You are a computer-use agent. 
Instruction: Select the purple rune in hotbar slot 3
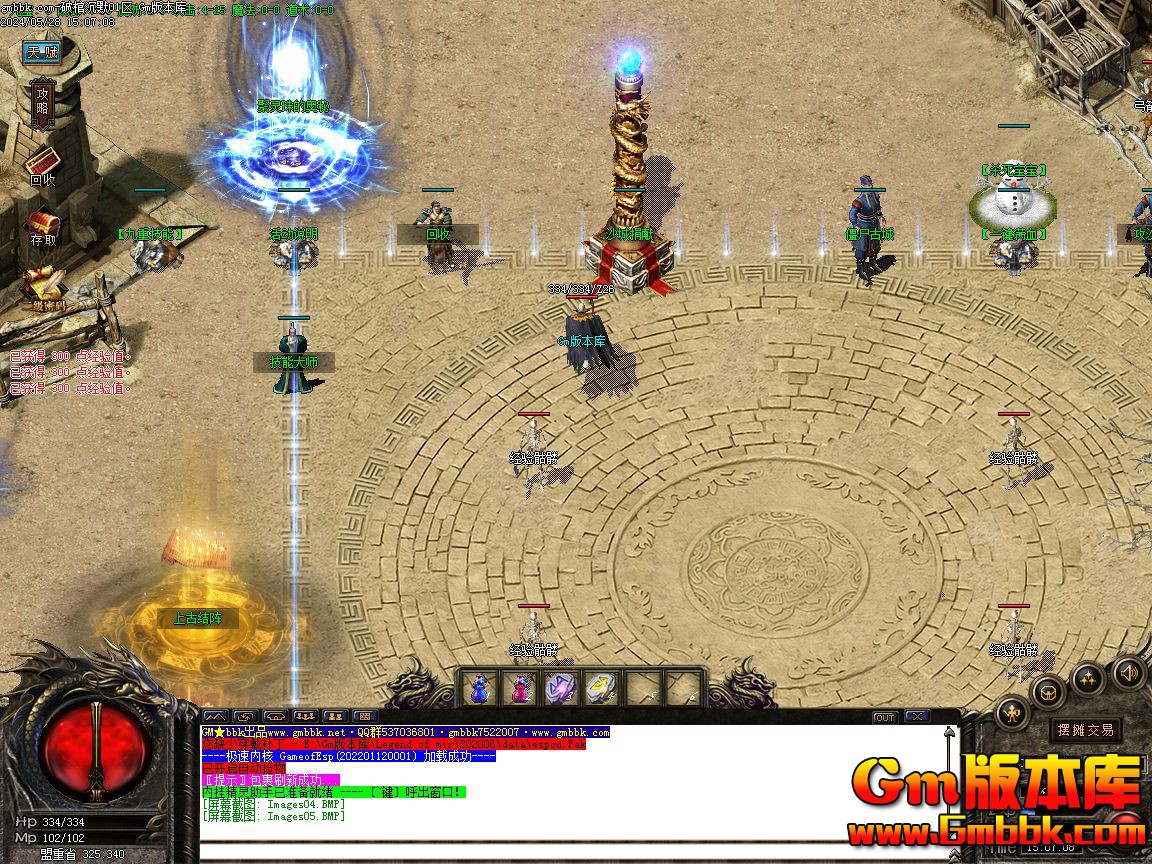(559, 688)
